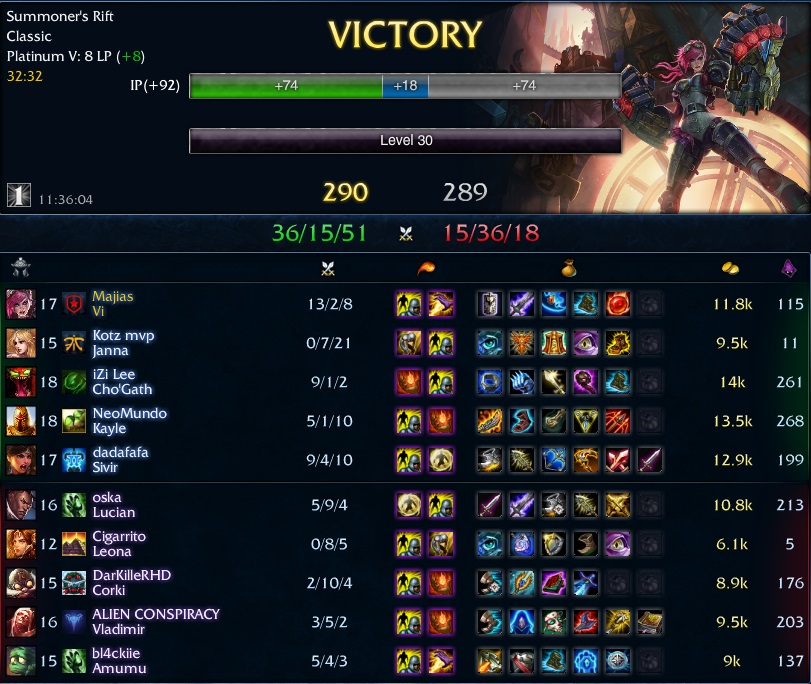Click the Leona champion portrait
This screenshot has width=811, height=684.
click(19, 544)
